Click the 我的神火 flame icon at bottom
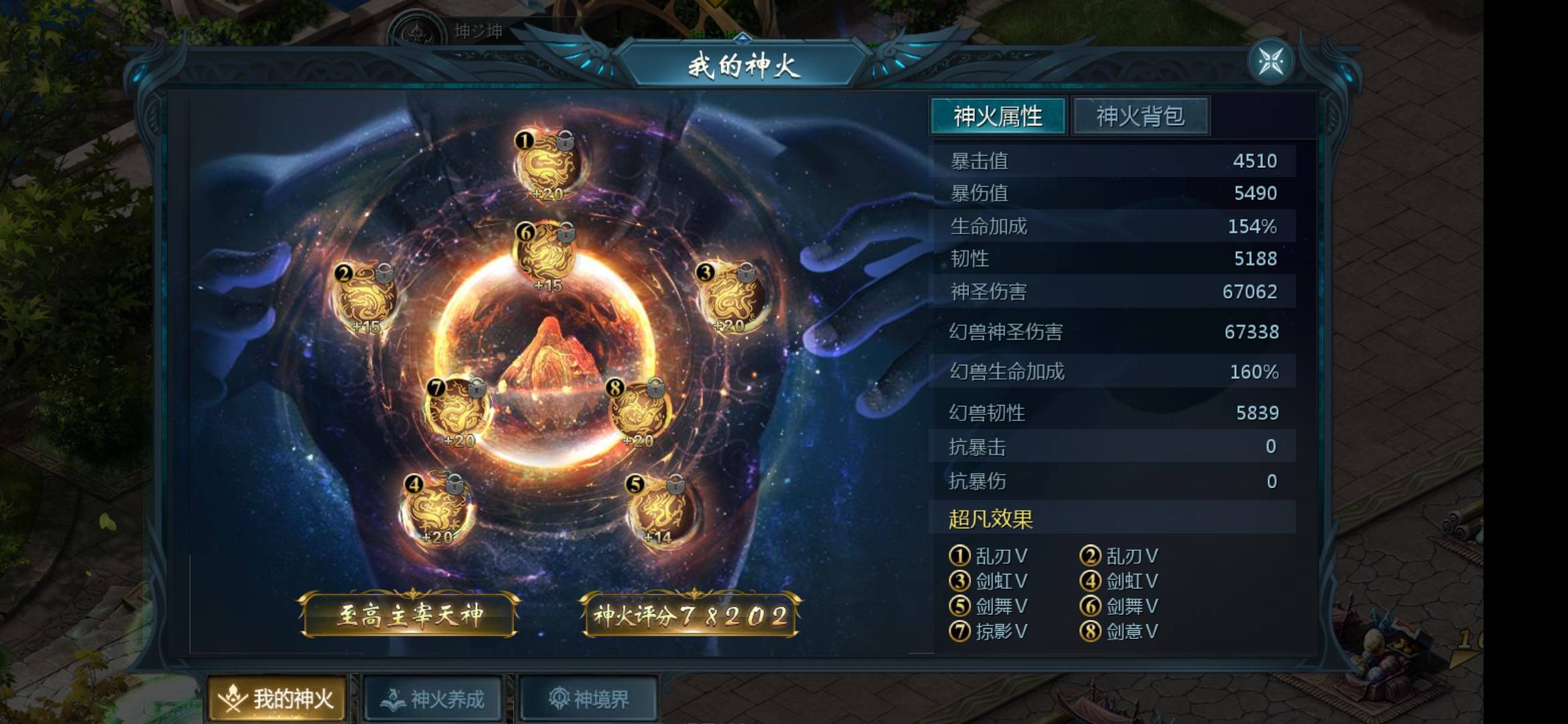Screen dimensions: 1568x724 (x=231, y=697)
